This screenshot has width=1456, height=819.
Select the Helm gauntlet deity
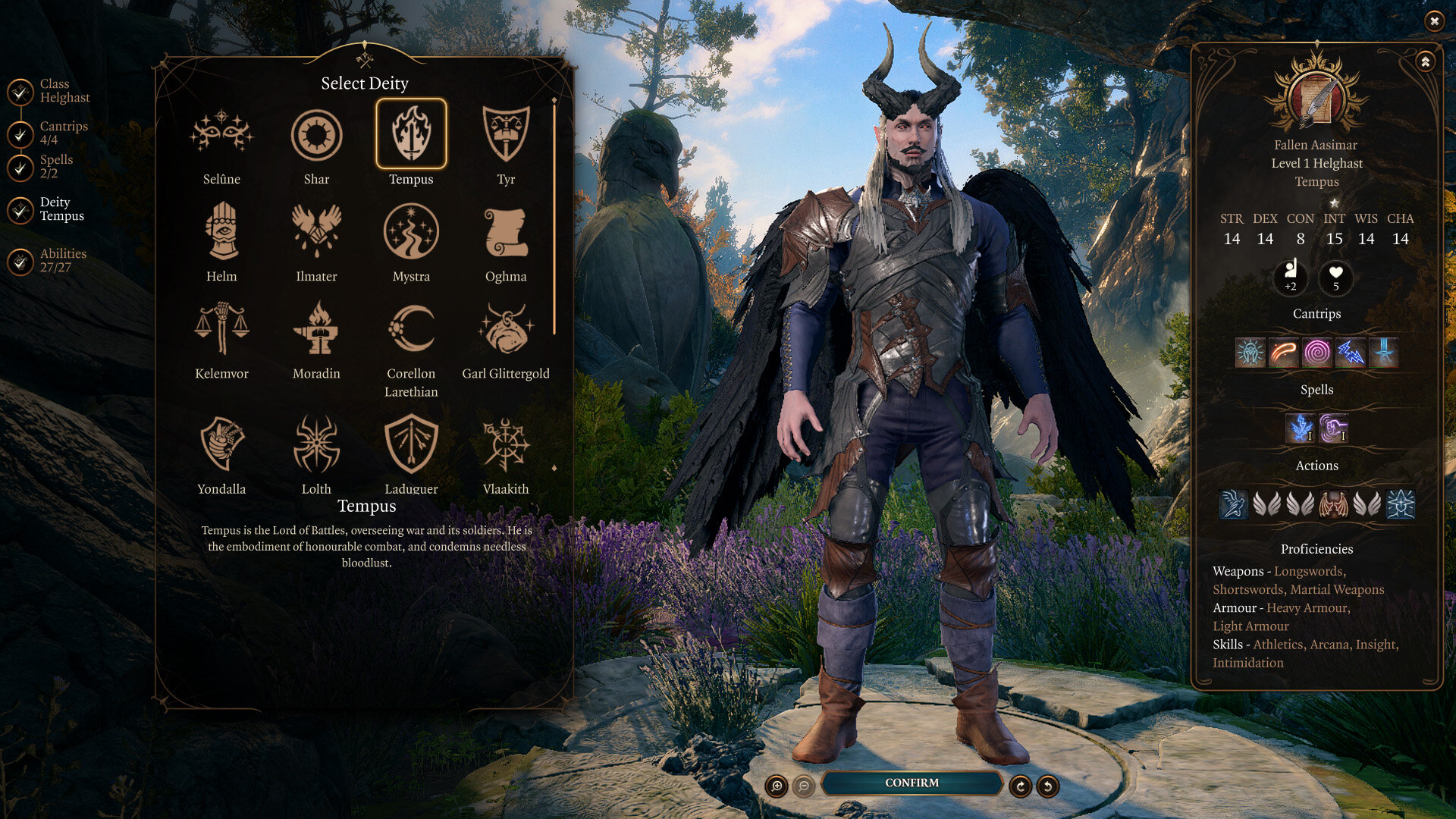(221, 232)
